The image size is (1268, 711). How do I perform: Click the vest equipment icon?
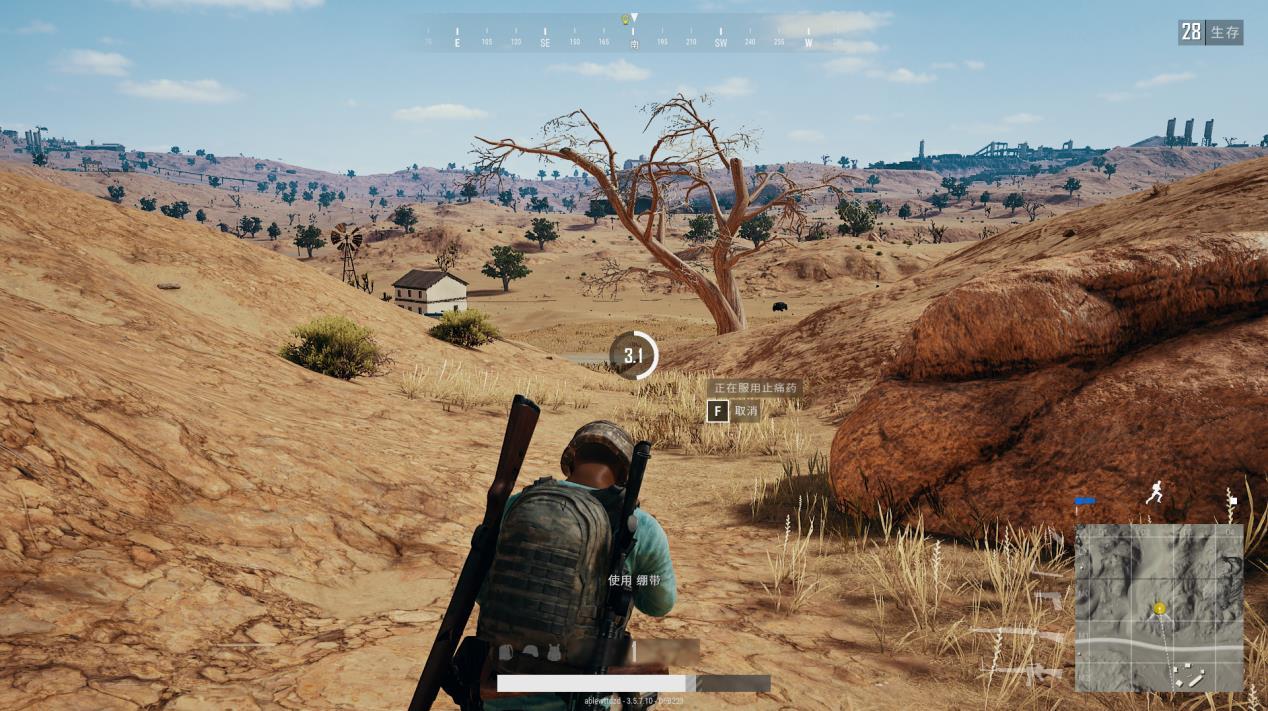553,653
